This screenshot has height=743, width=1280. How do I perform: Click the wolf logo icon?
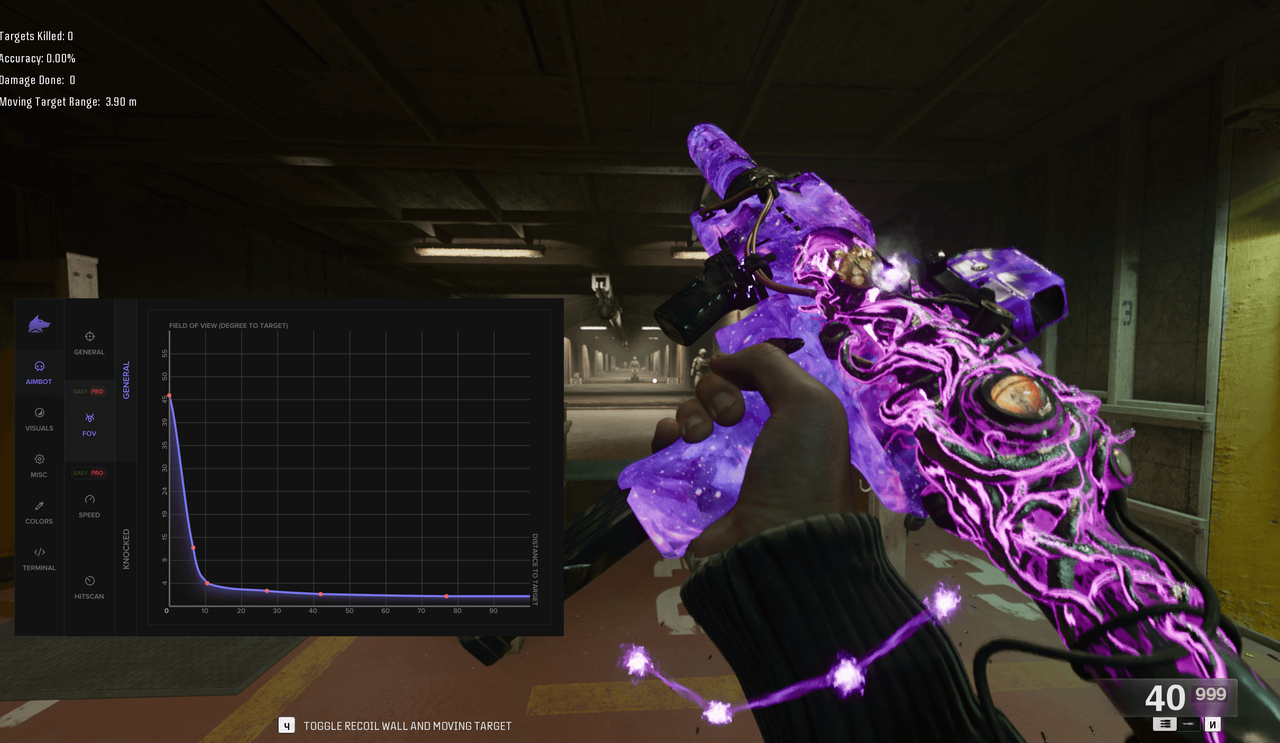click(x=38, y=323)
